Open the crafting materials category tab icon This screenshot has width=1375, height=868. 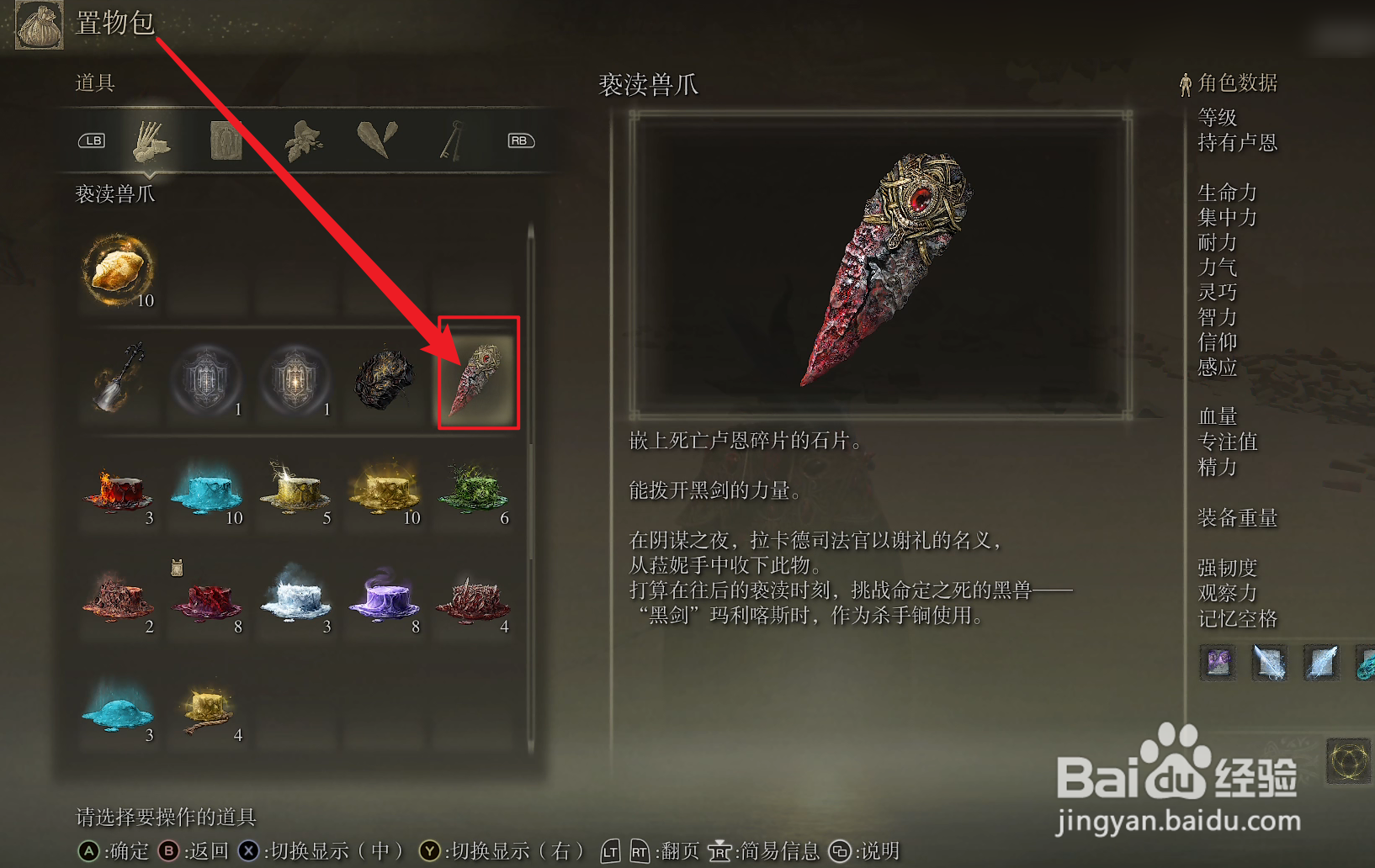(x=154, y=140)
